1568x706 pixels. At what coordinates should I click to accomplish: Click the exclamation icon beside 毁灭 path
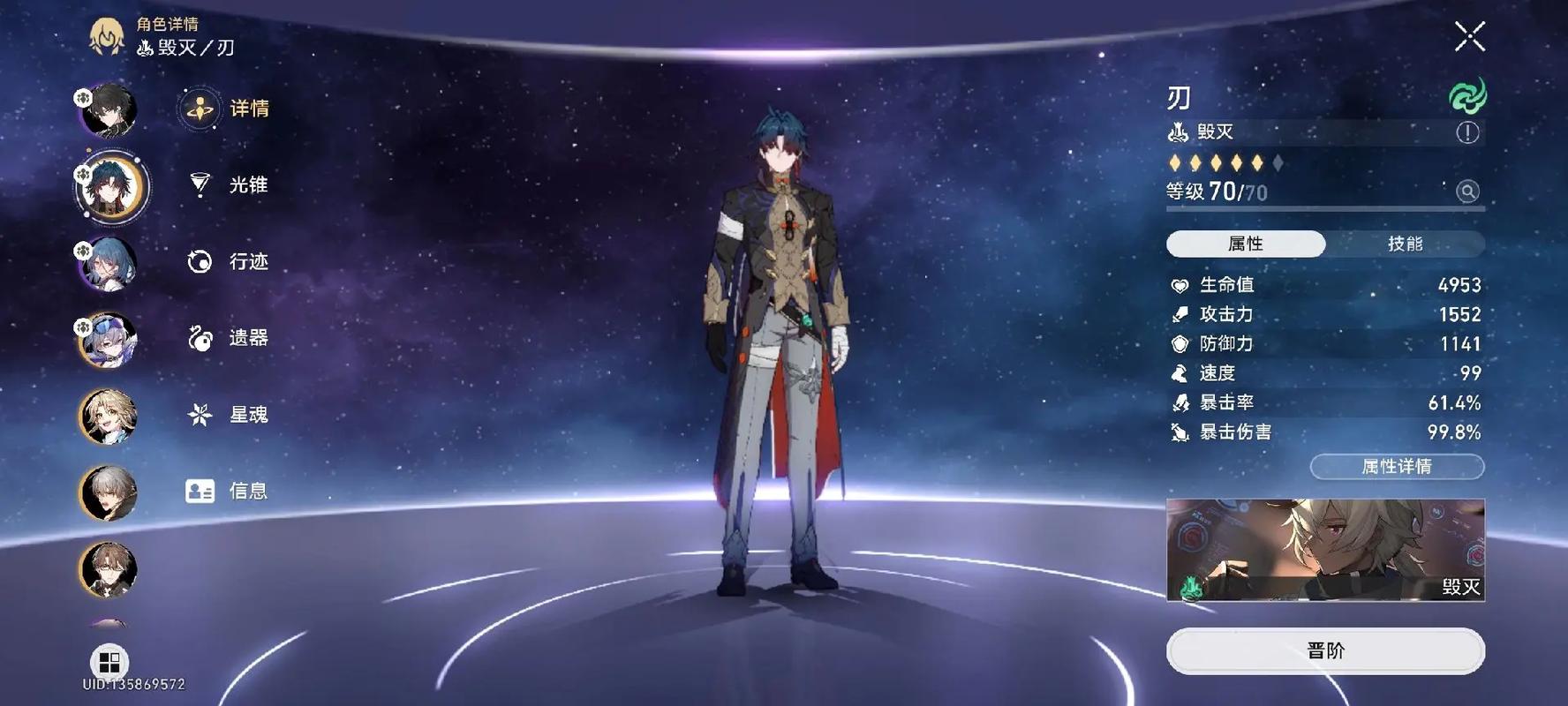coord(1466,132)
